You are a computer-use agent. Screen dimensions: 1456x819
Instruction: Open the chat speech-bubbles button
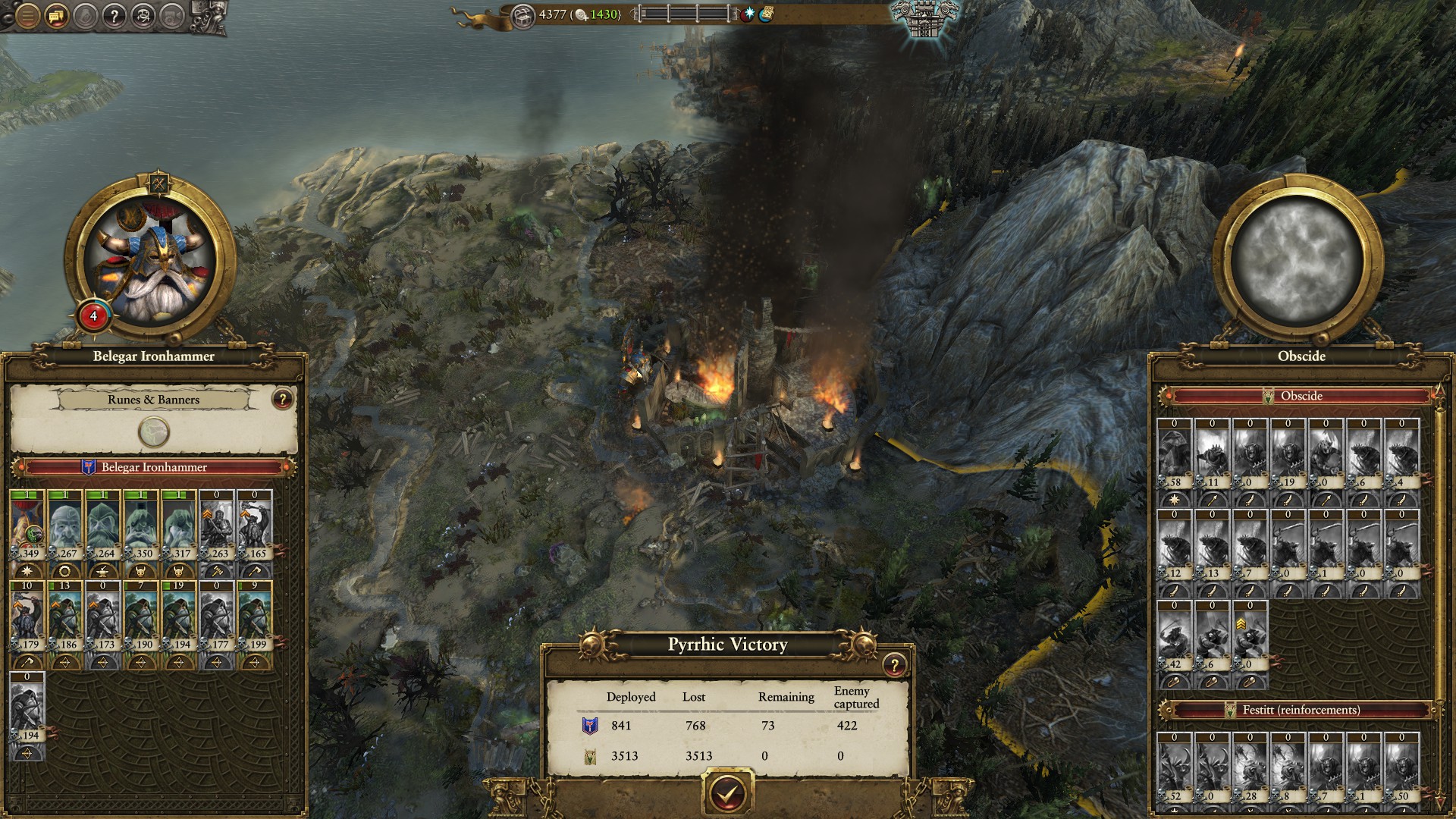coord(55,15)
